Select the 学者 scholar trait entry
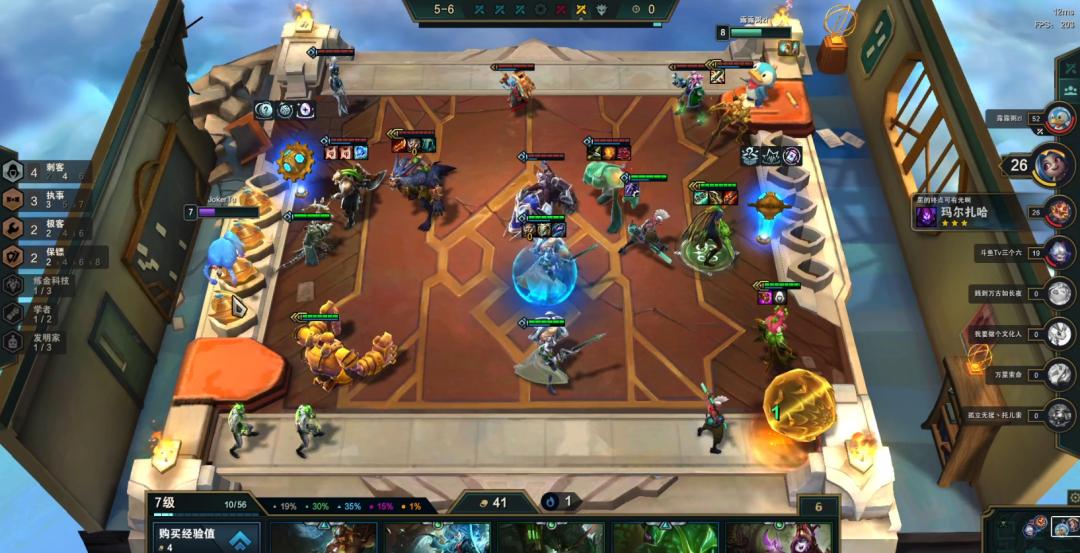Viewport: 1080px width, 553px height. (x=40, y=313)
